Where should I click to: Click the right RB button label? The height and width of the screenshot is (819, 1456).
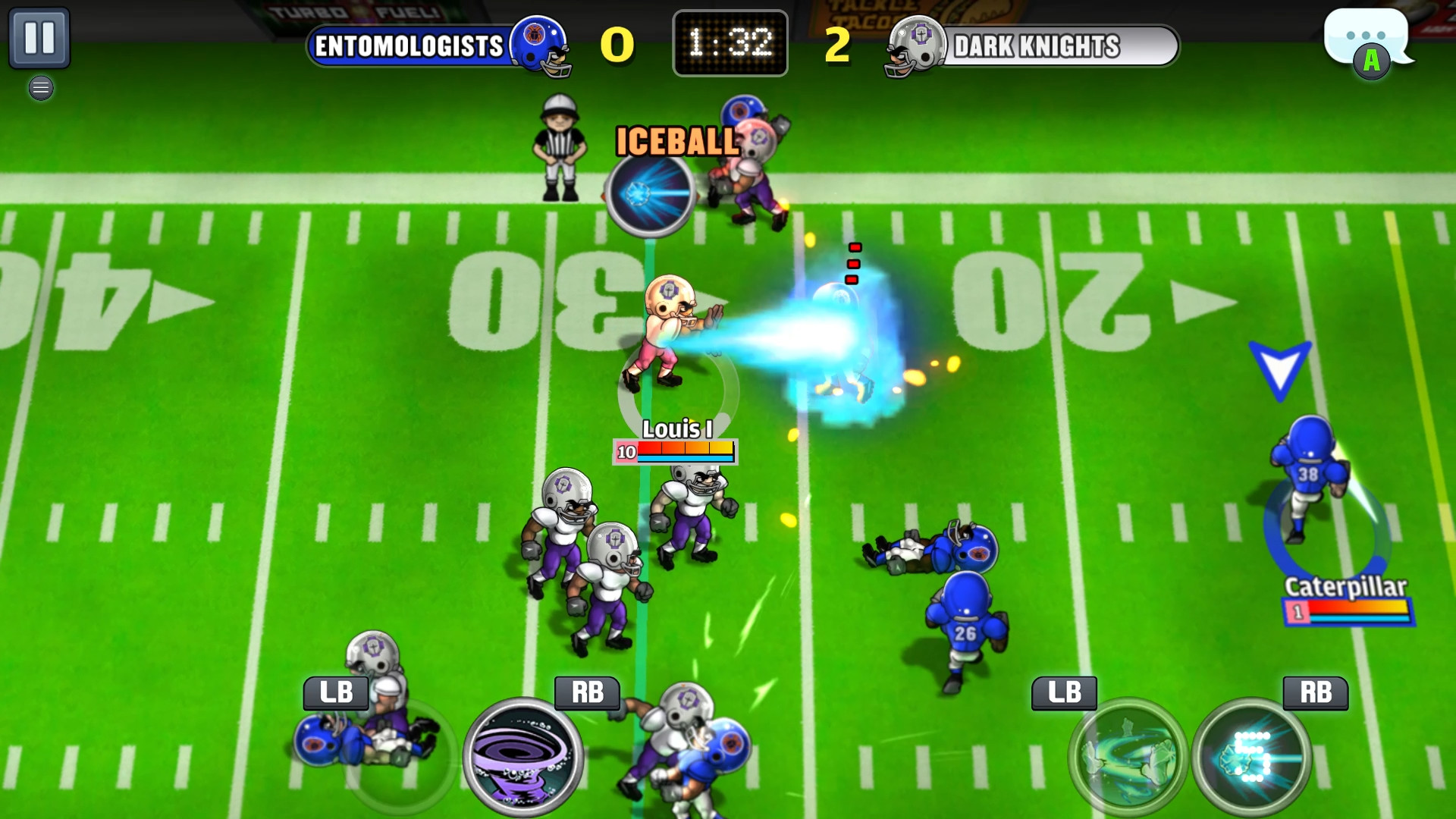tap(1314, 692)
